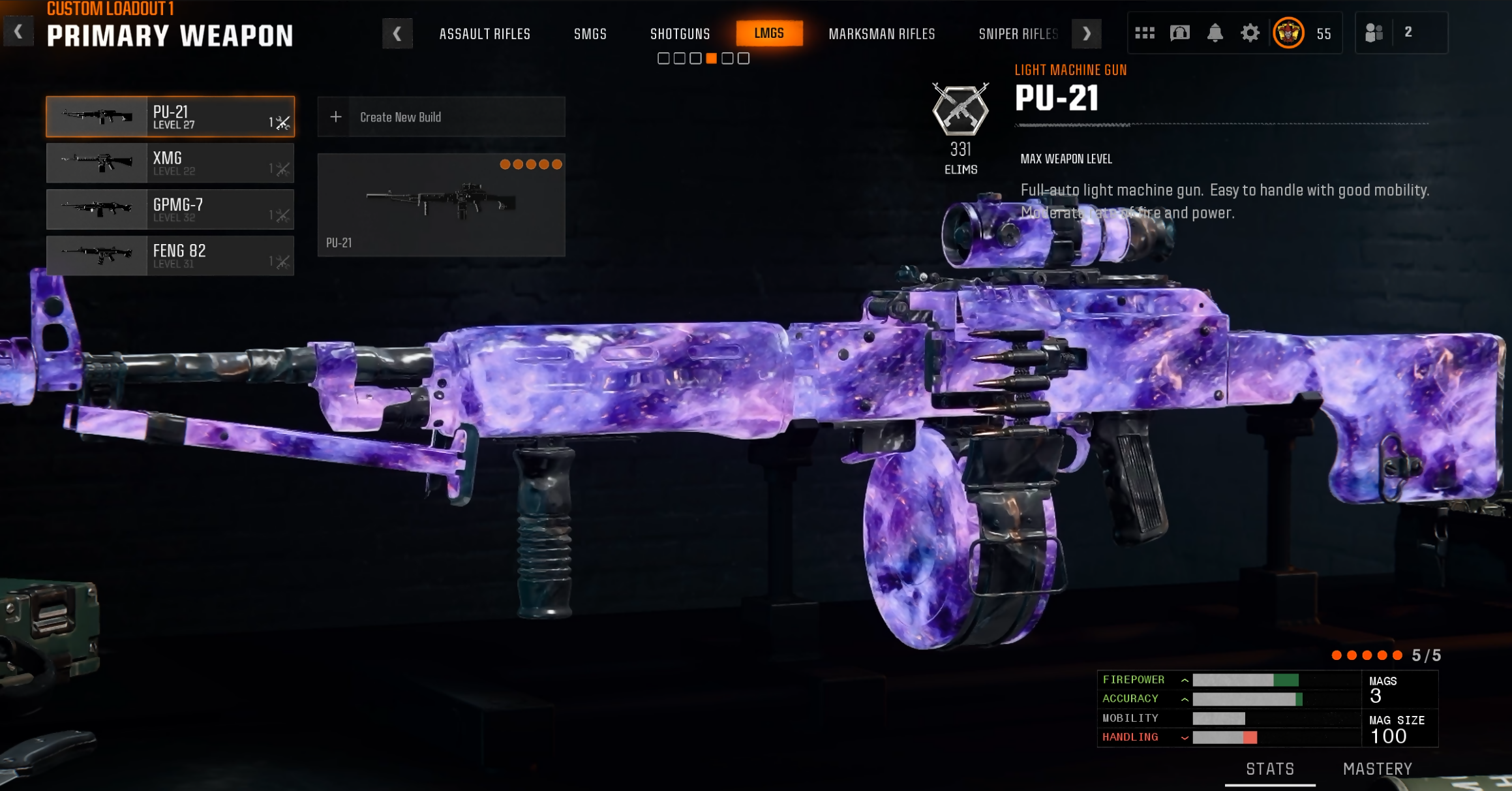Viewport: 1512px width, 791px height.
Task: Open the SMGs weapon category
Action: pyautogui.click(x=590, y=34)
